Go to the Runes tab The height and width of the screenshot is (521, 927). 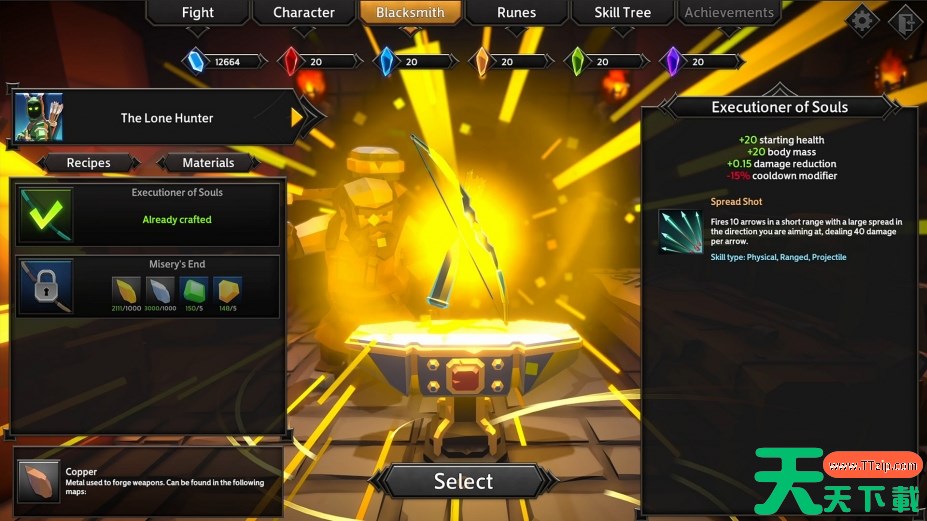click(x=516, y=13)
